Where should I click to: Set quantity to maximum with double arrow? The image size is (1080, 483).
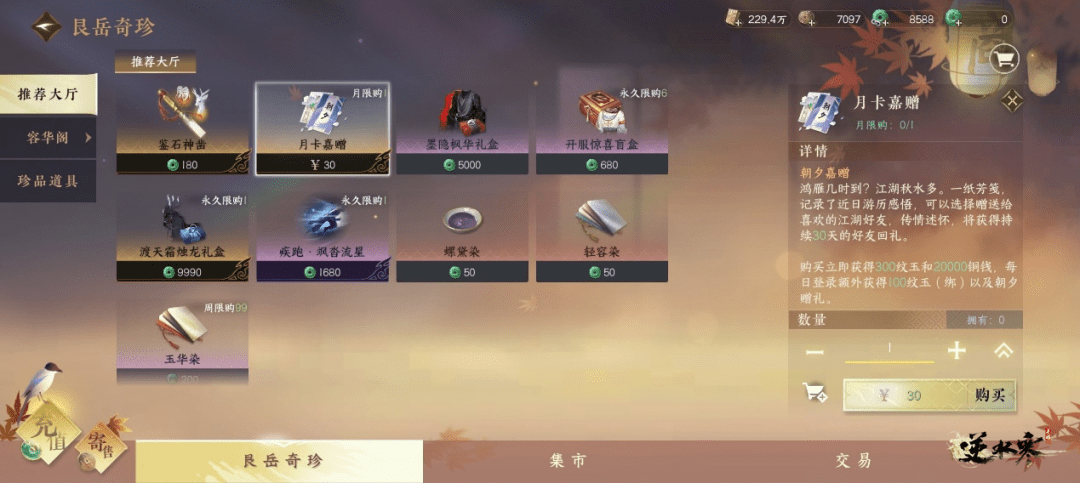point(1003,350)
